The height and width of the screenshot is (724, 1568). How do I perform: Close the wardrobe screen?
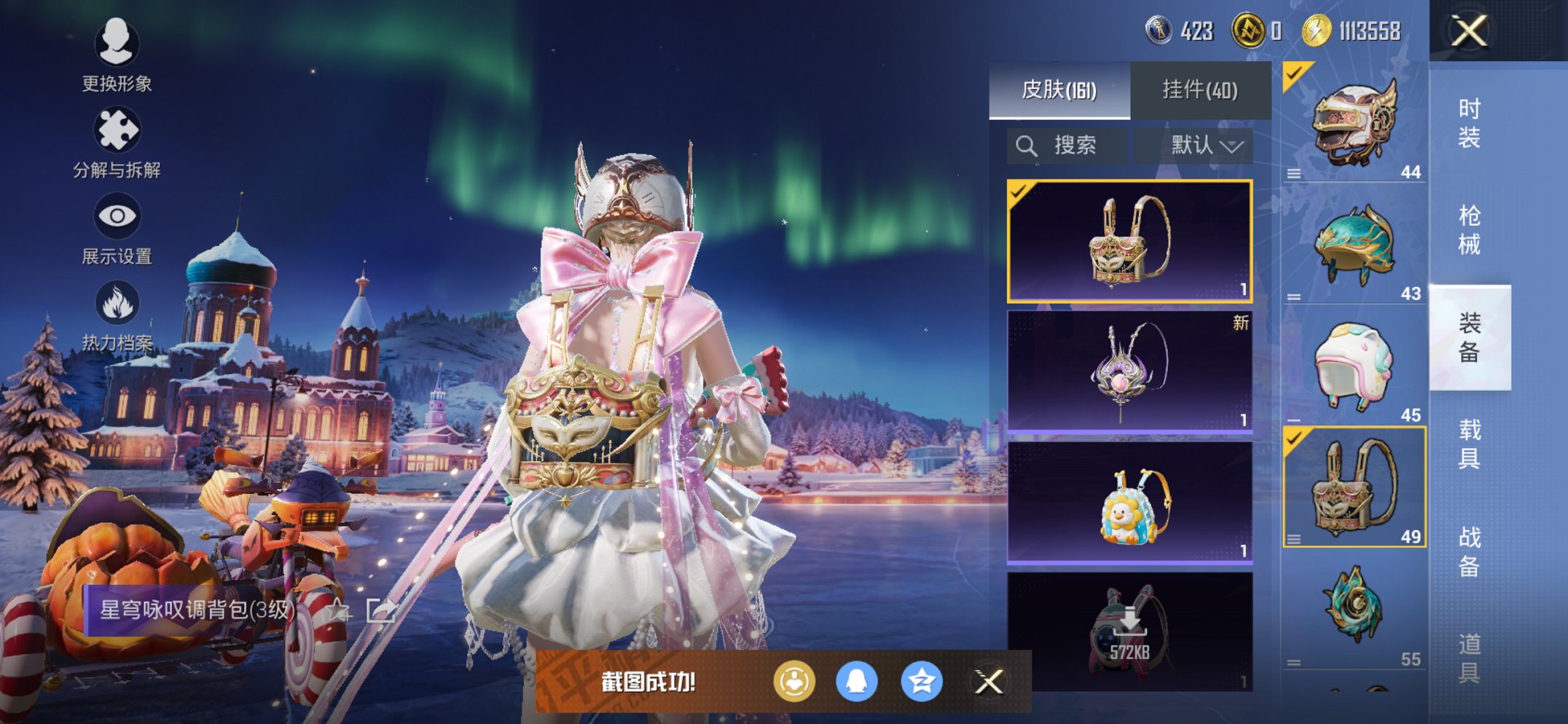pos(1469,31)
